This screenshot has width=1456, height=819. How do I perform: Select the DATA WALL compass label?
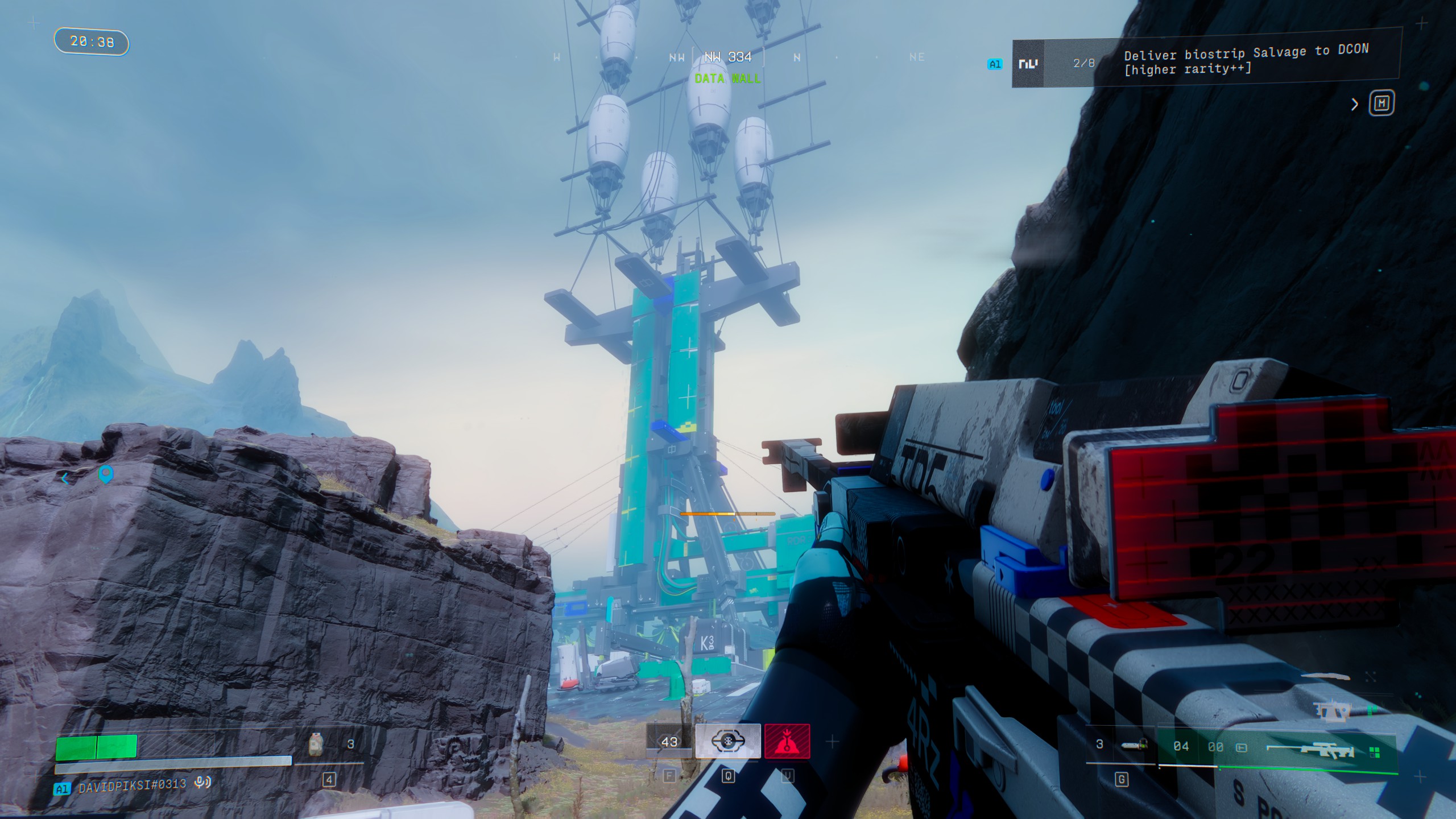pos(727,78)
